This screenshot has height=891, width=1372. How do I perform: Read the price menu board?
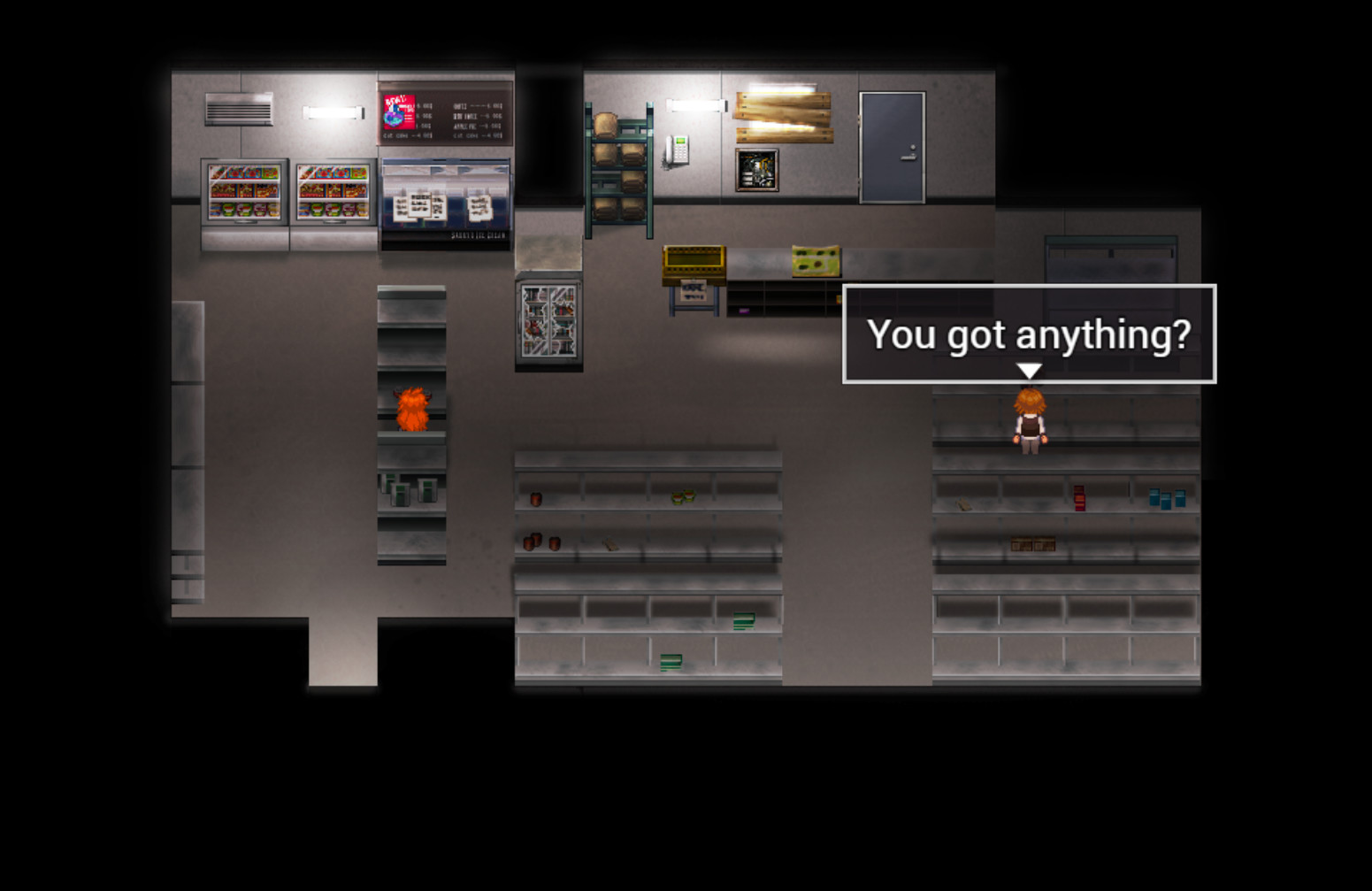coord(475,115)
